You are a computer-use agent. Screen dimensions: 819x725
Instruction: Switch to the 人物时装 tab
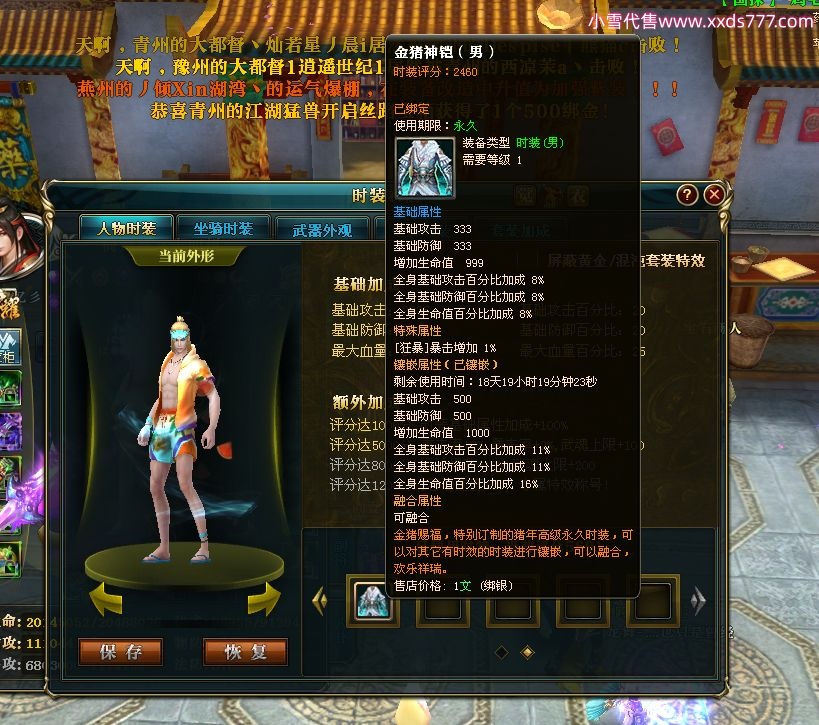[x=126, y=229]
